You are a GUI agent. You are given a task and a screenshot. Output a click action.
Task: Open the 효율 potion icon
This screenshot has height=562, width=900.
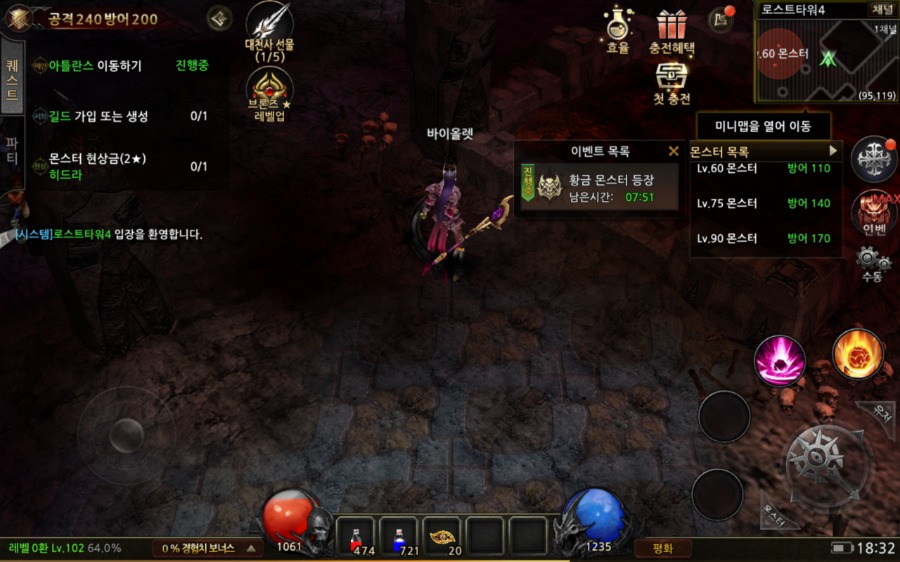tap(618, 28)
